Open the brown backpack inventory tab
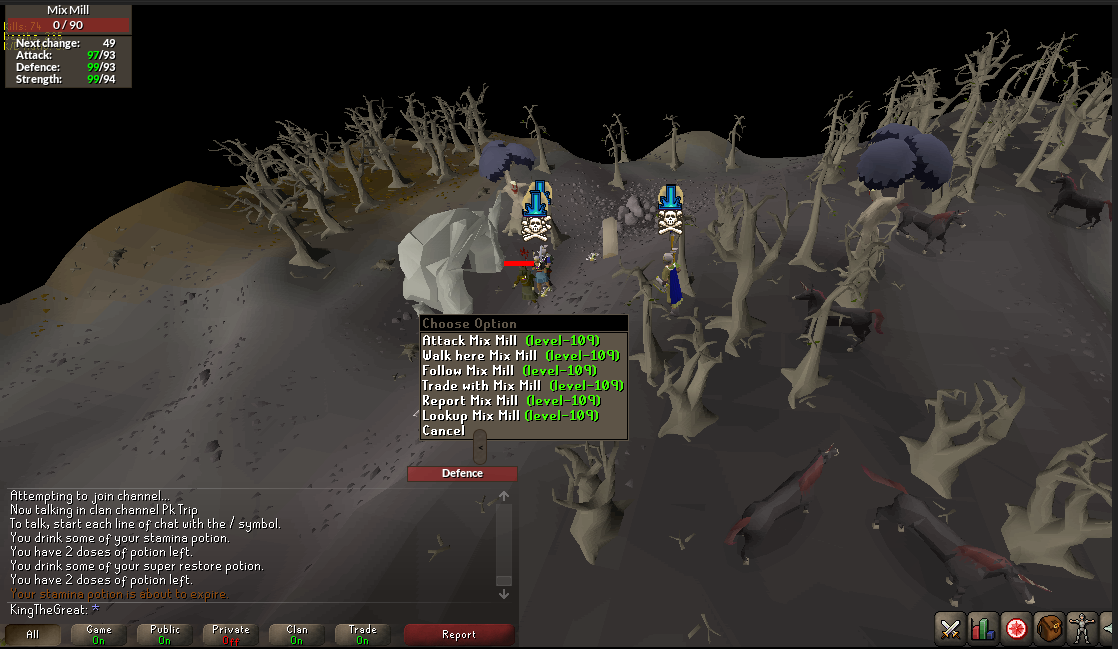1118x649 pixels. 1048,629
